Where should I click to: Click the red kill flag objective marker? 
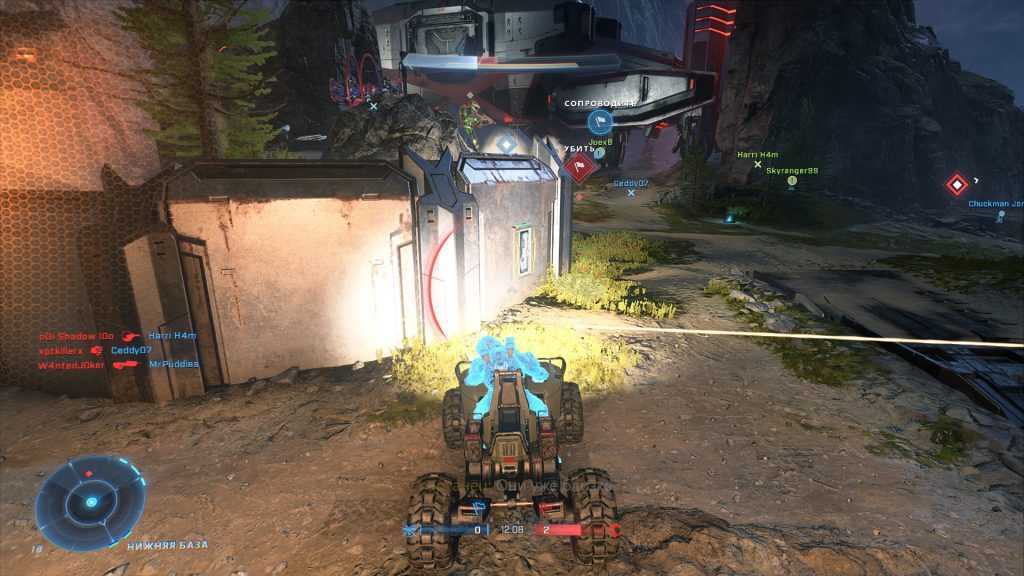pyautogui.click(x=580, y=167)
